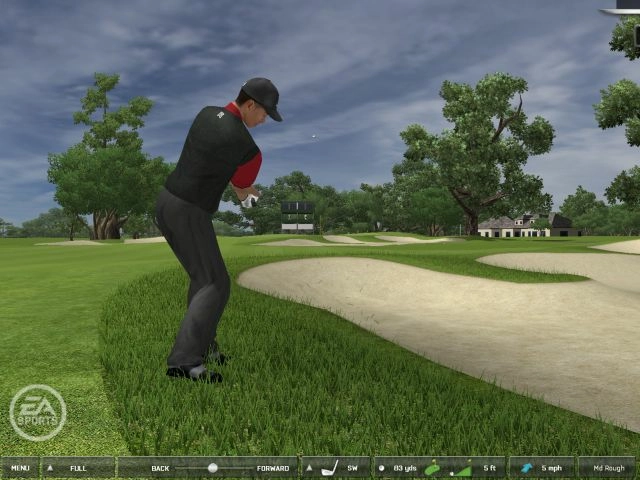The image size is (640, 480).
Task: Click the Md Rough lie indicator
Action: pos(607,467)
